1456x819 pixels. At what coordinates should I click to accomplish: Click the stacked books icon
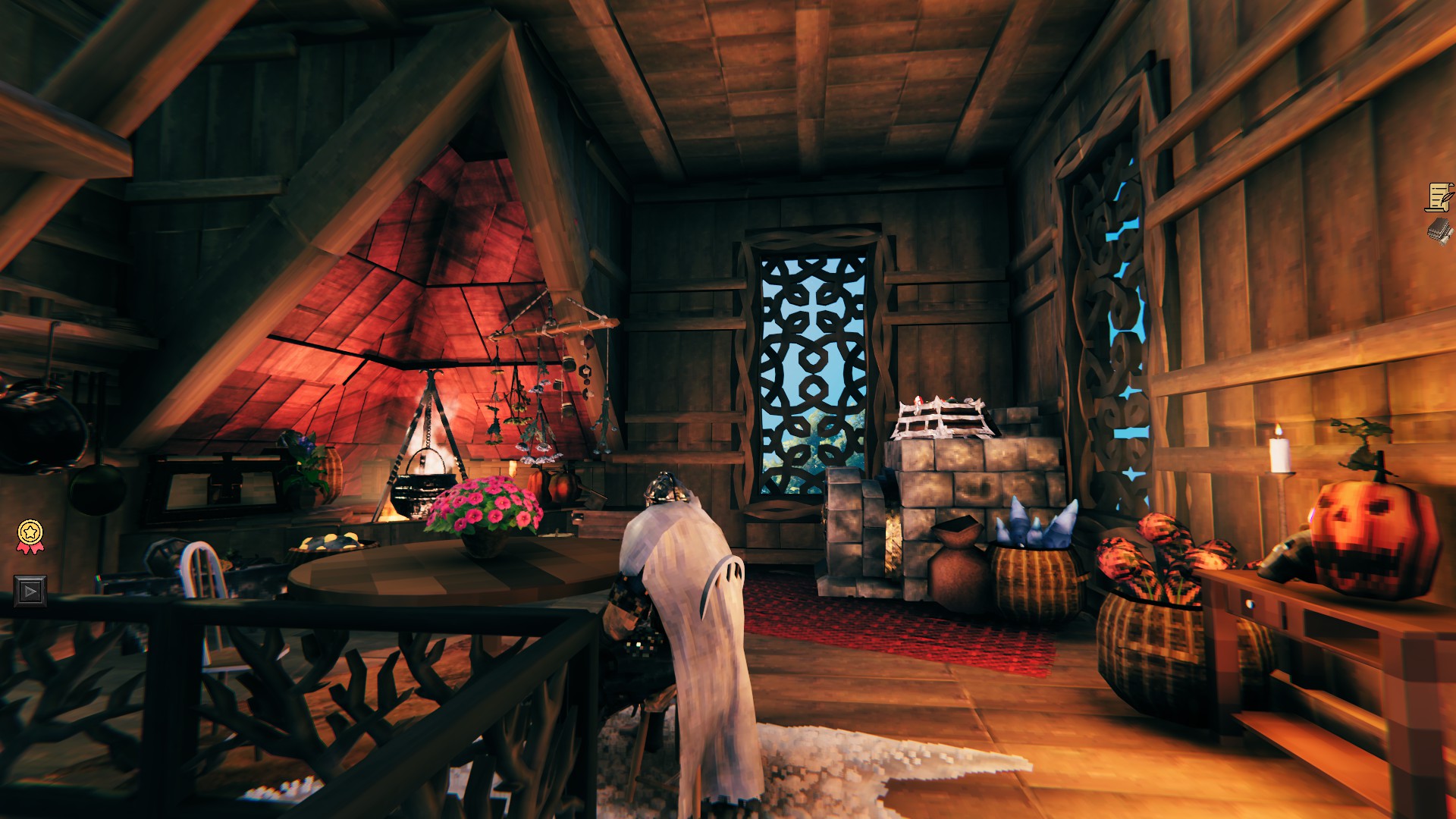click(x=1438, y=231)
